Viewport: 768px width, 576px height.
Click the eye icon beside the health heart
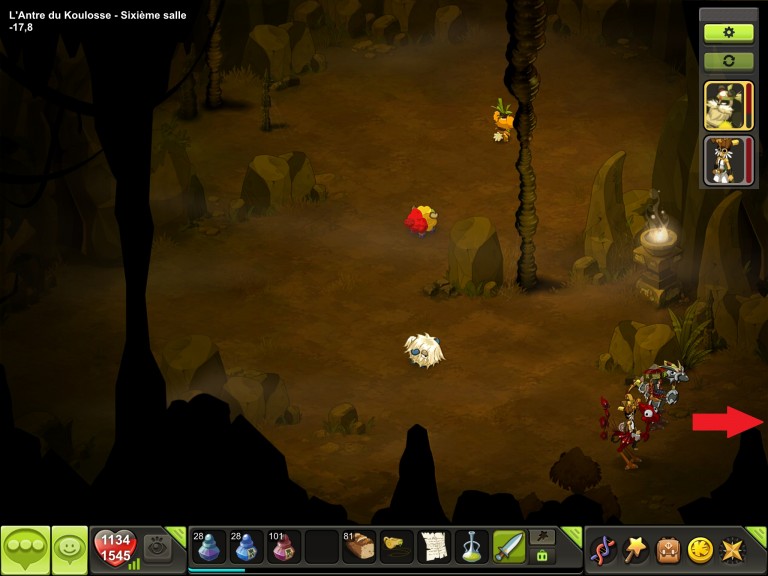(x=158, y=547)
